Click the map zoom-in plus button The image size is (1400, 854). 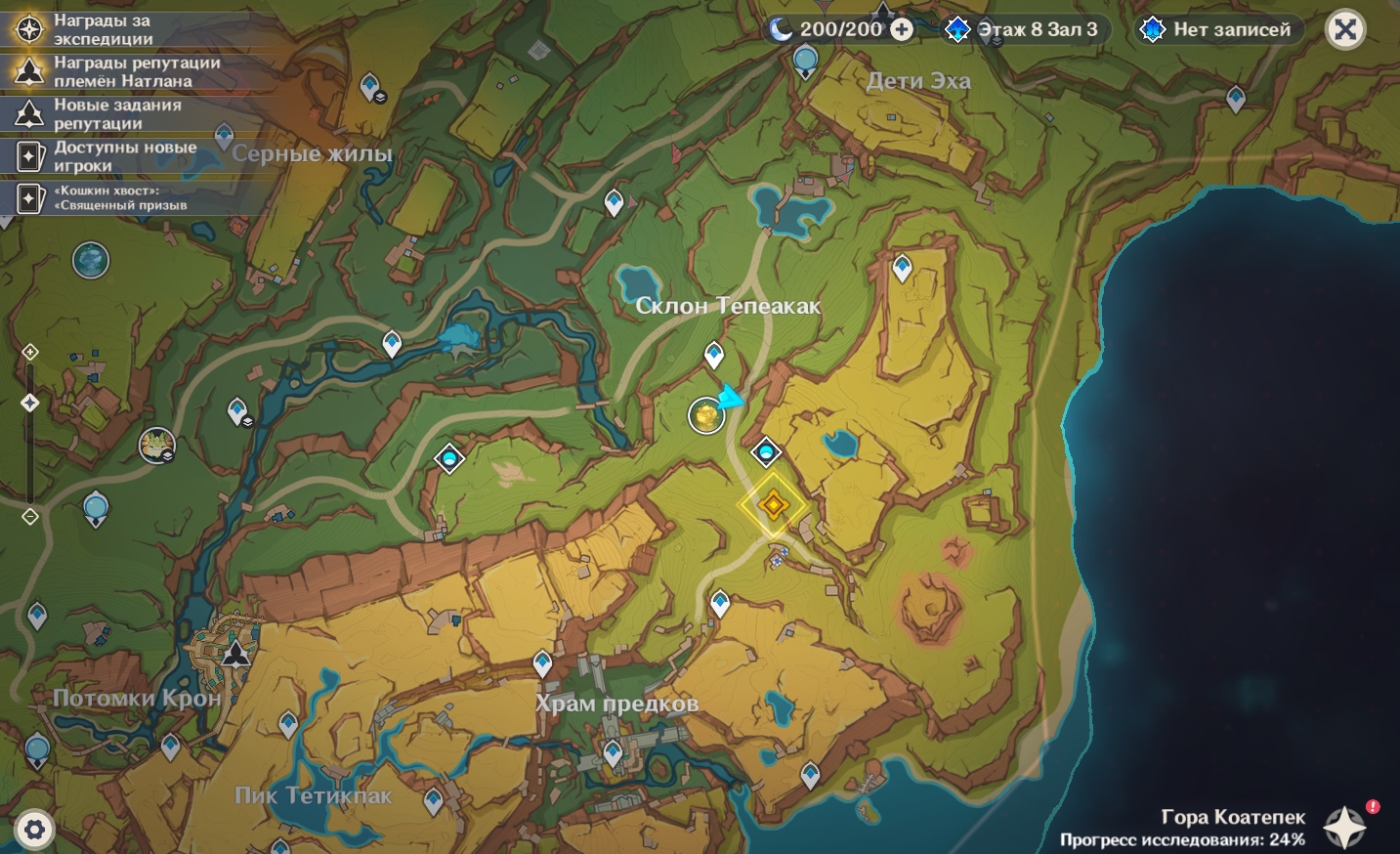(x=30, y=352)
